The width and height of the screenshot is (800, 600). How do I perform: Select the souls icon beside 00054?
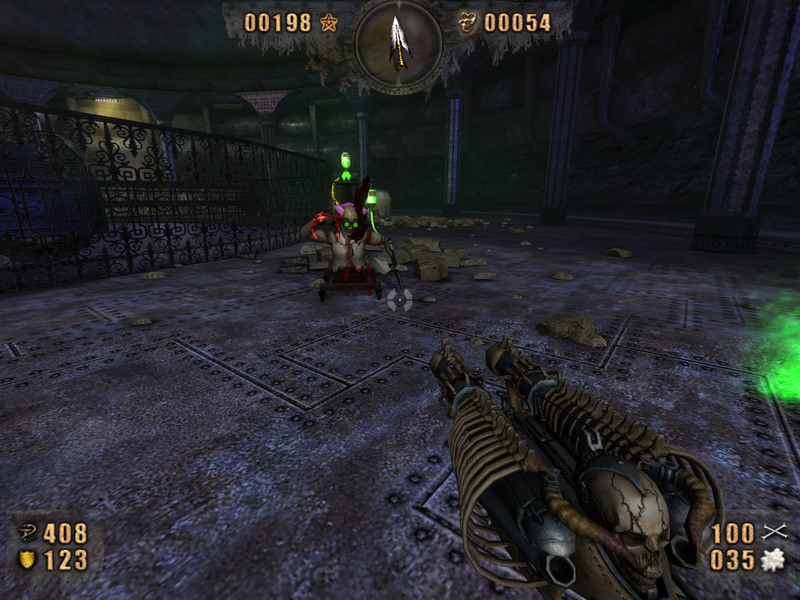click(467, 22)
